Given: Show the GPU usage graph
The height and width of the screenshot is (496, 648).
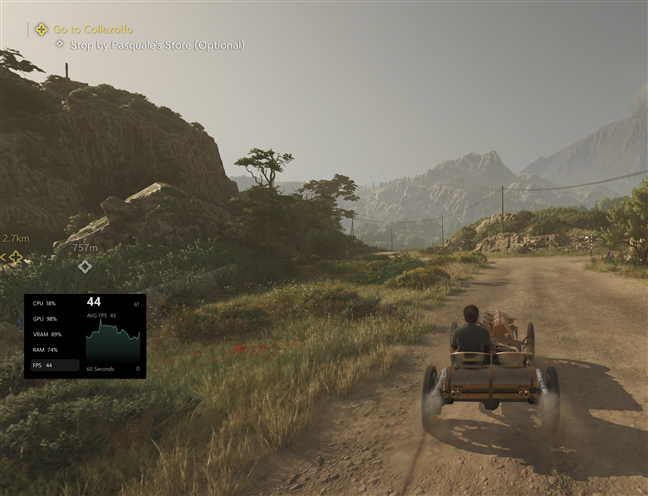Looking at the screenshot, I should point(45,318).
